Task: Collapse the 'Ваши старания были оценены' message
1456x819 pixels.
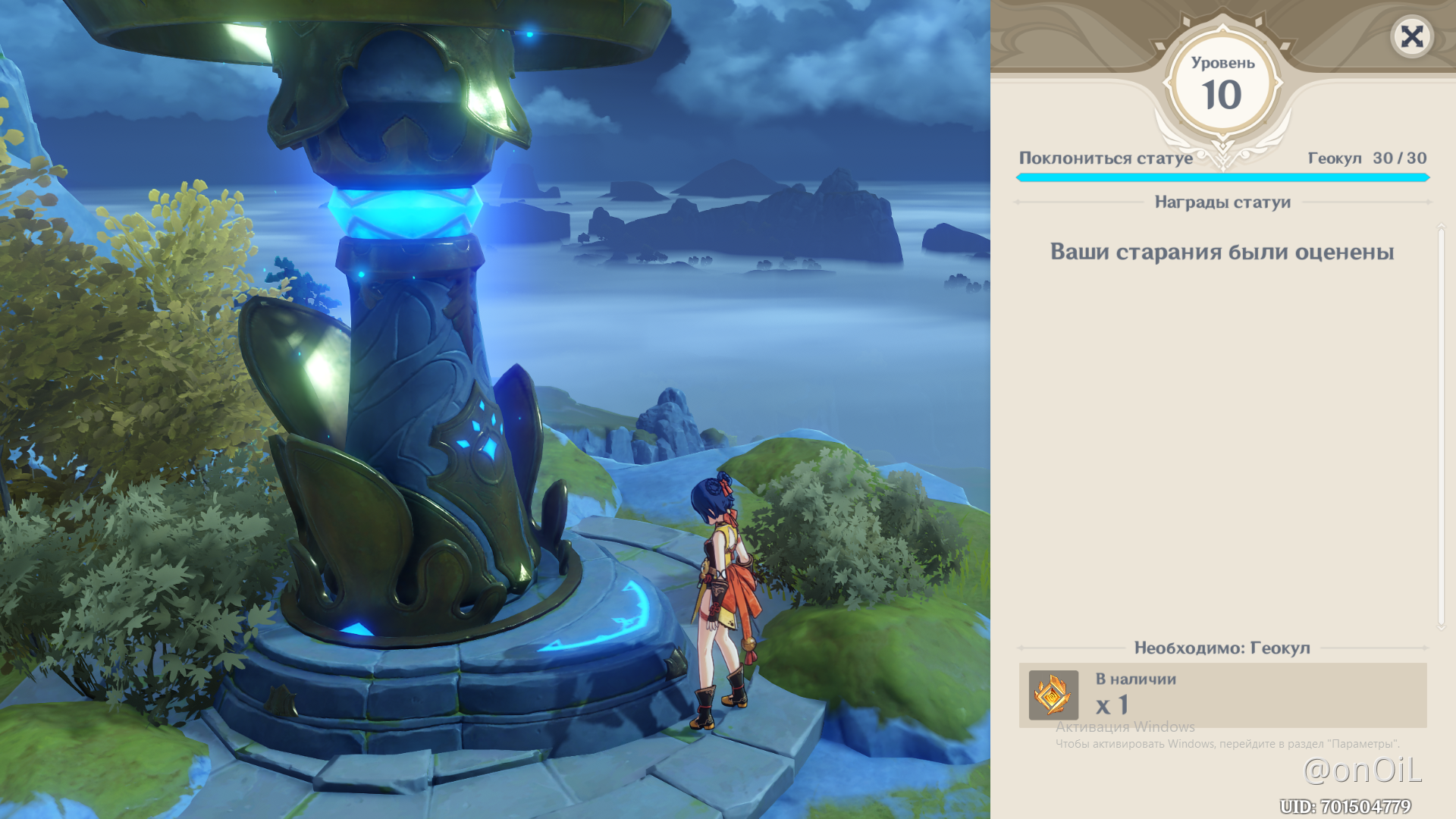Action: coord(1222,253)
